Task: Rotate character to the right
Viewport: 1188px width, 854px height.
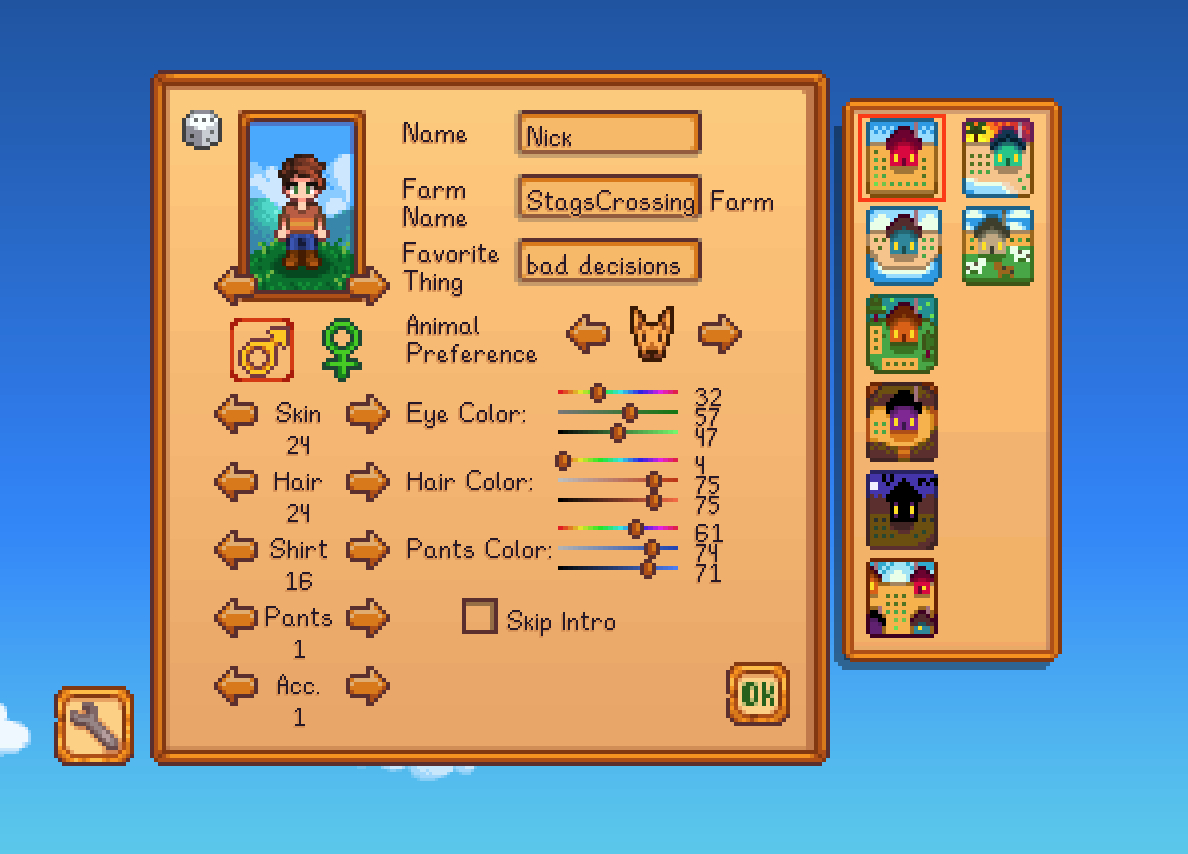Action: pos(368,286)
